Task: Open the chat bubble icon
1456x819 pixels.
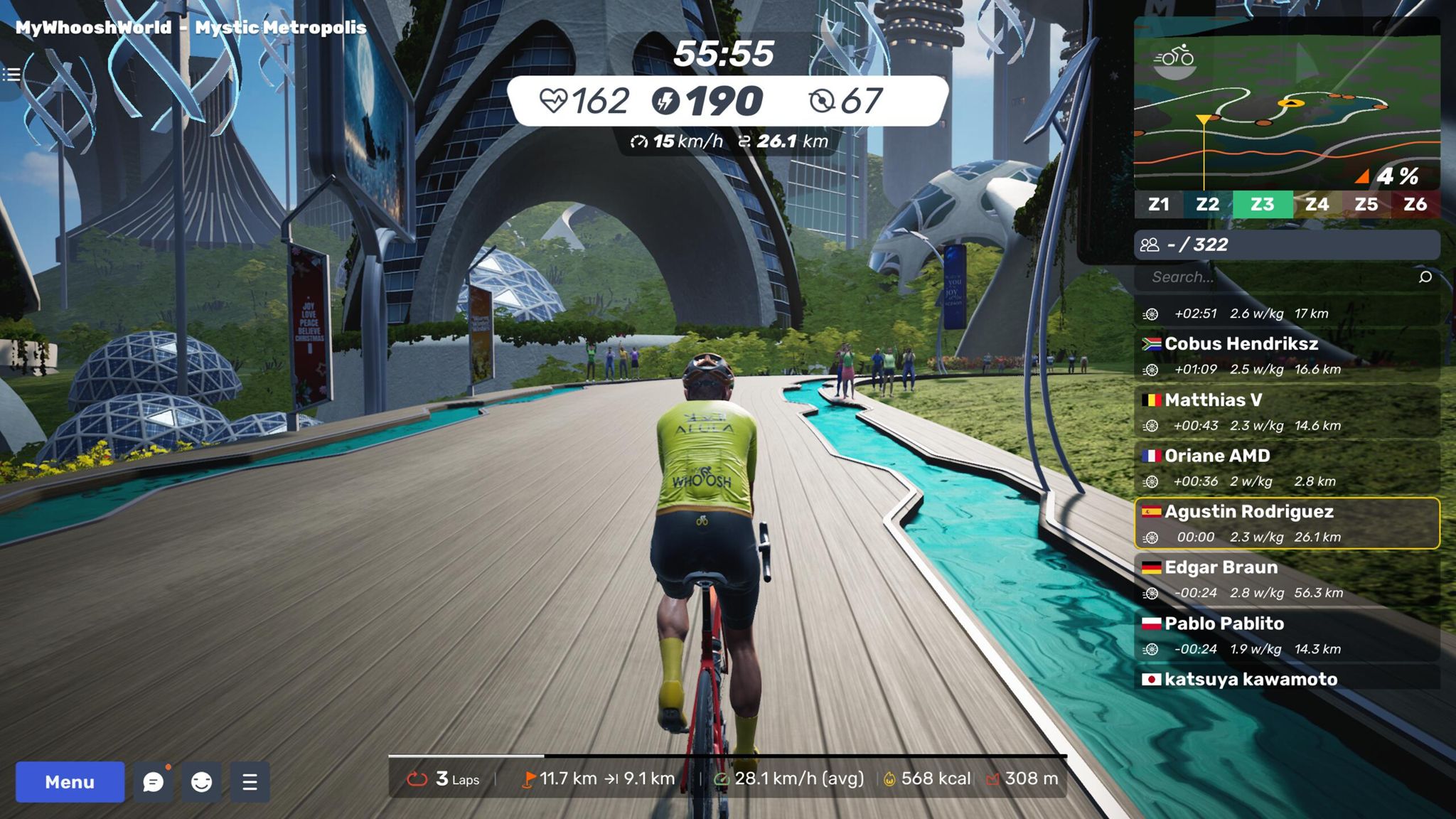Action: pyautogui.click(x=154, y=782)
